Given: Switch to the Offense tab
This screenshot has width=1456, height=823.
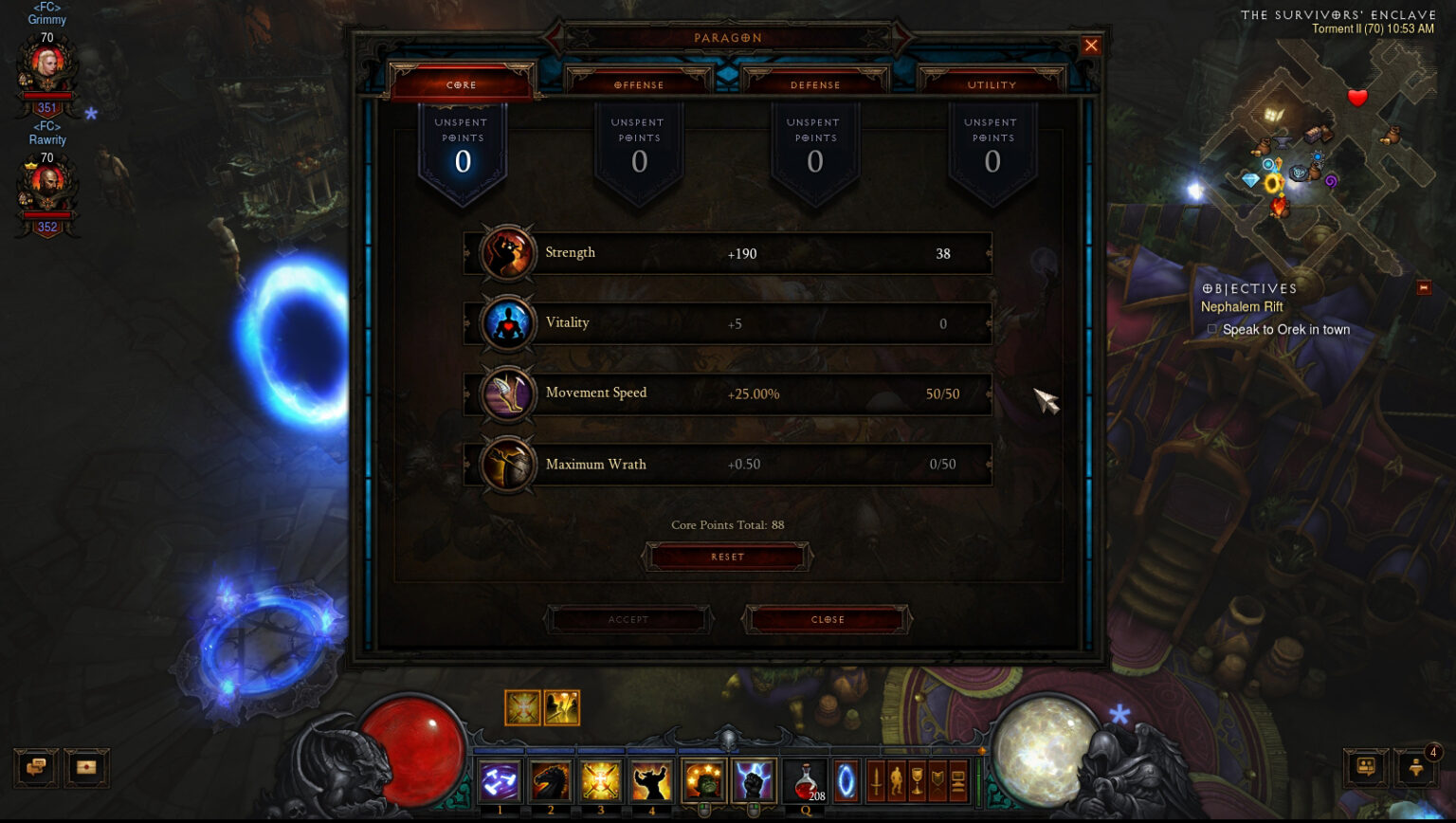Looking at the screenshot, I should (639, 84).
